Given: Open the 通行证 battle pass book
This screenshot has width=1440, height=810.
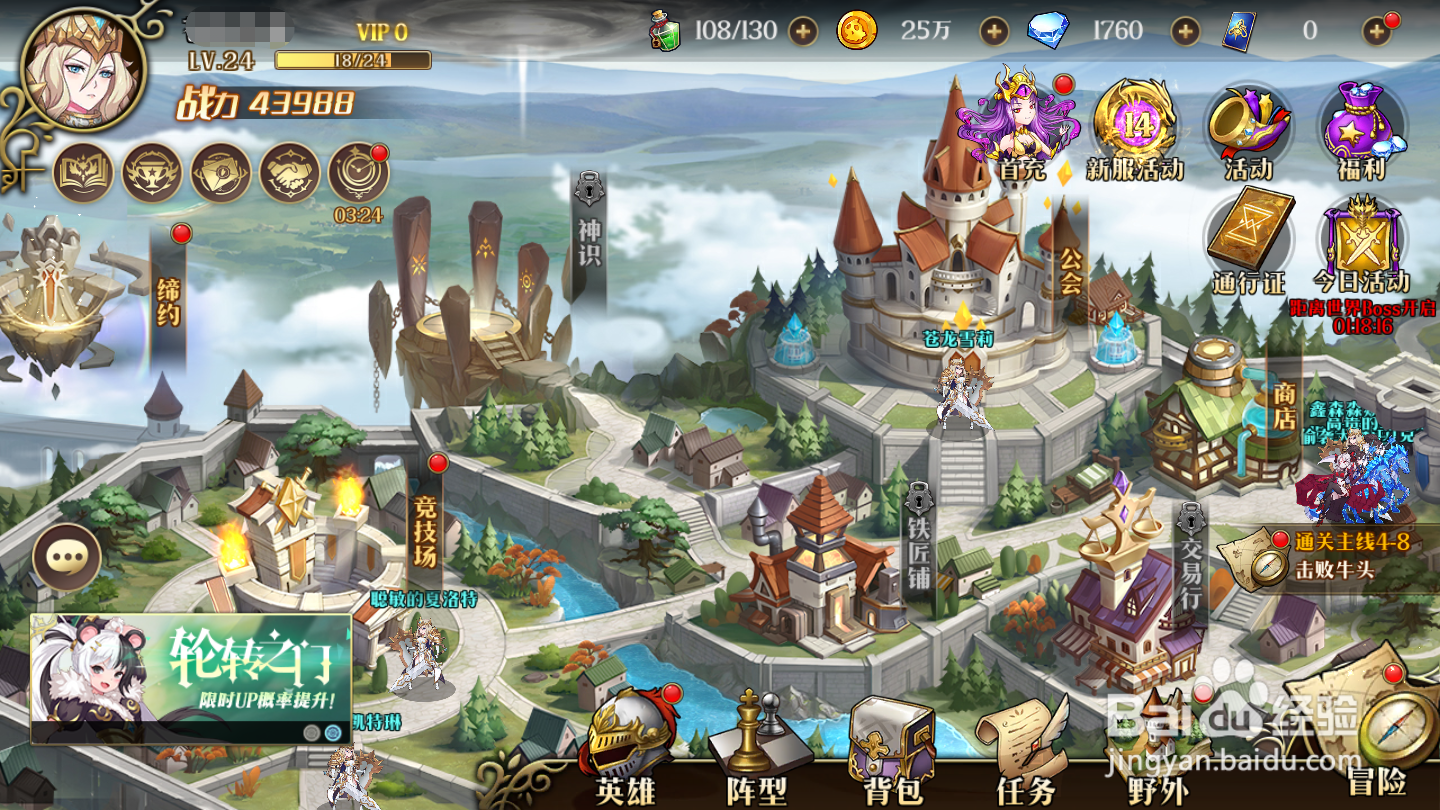Looking at the screenshot, I should tap(1248, 242).
